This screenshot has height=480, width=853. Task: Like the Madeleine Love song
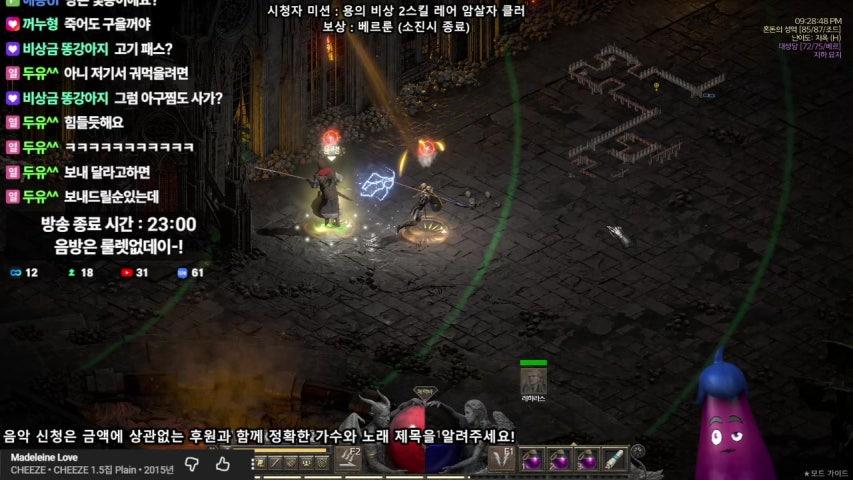click(223, 464)
